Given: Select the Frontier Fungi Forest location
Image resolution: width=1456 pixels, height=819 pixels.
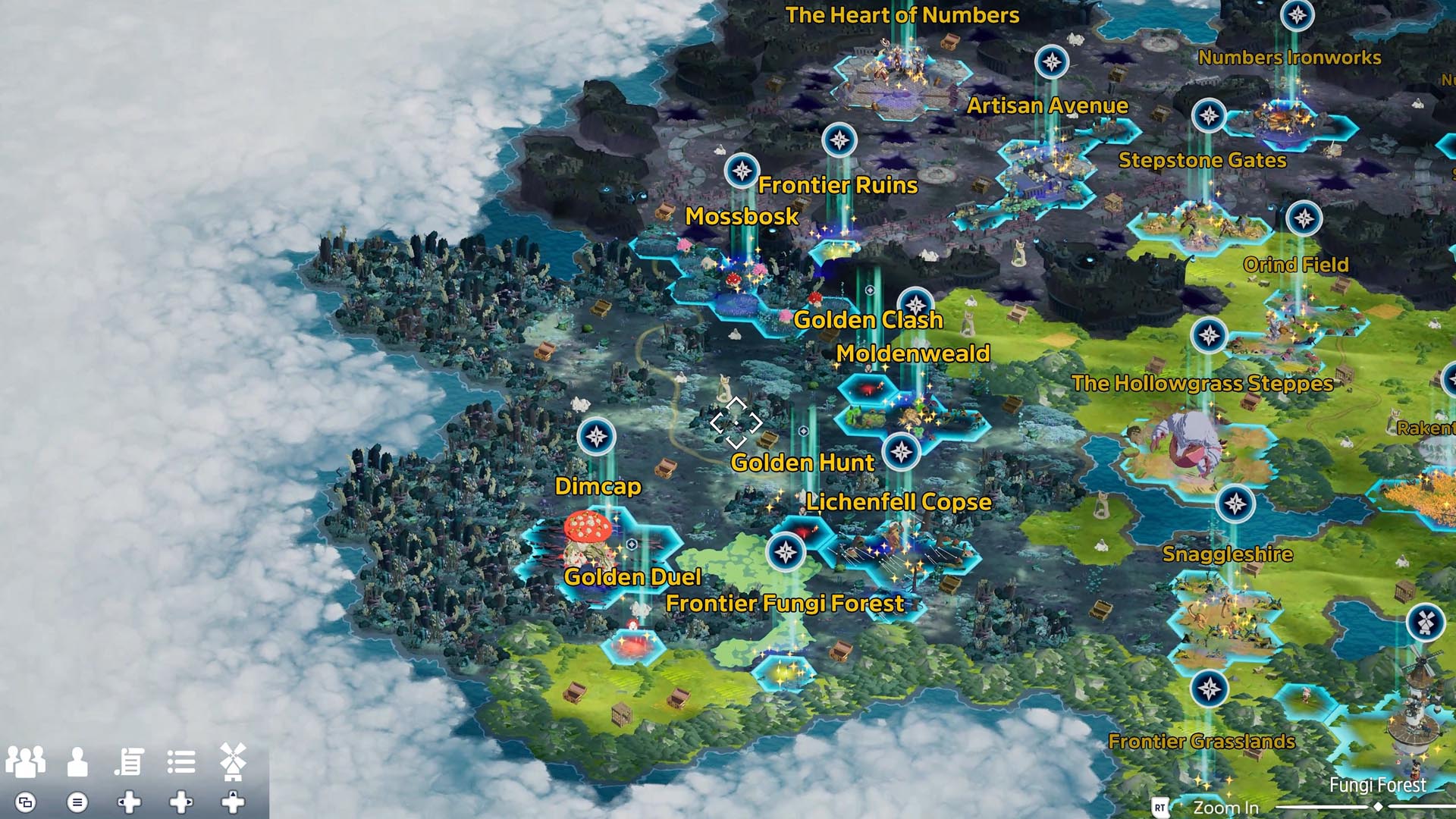Looking at the screenshot, I should click(x=784, y=604).
